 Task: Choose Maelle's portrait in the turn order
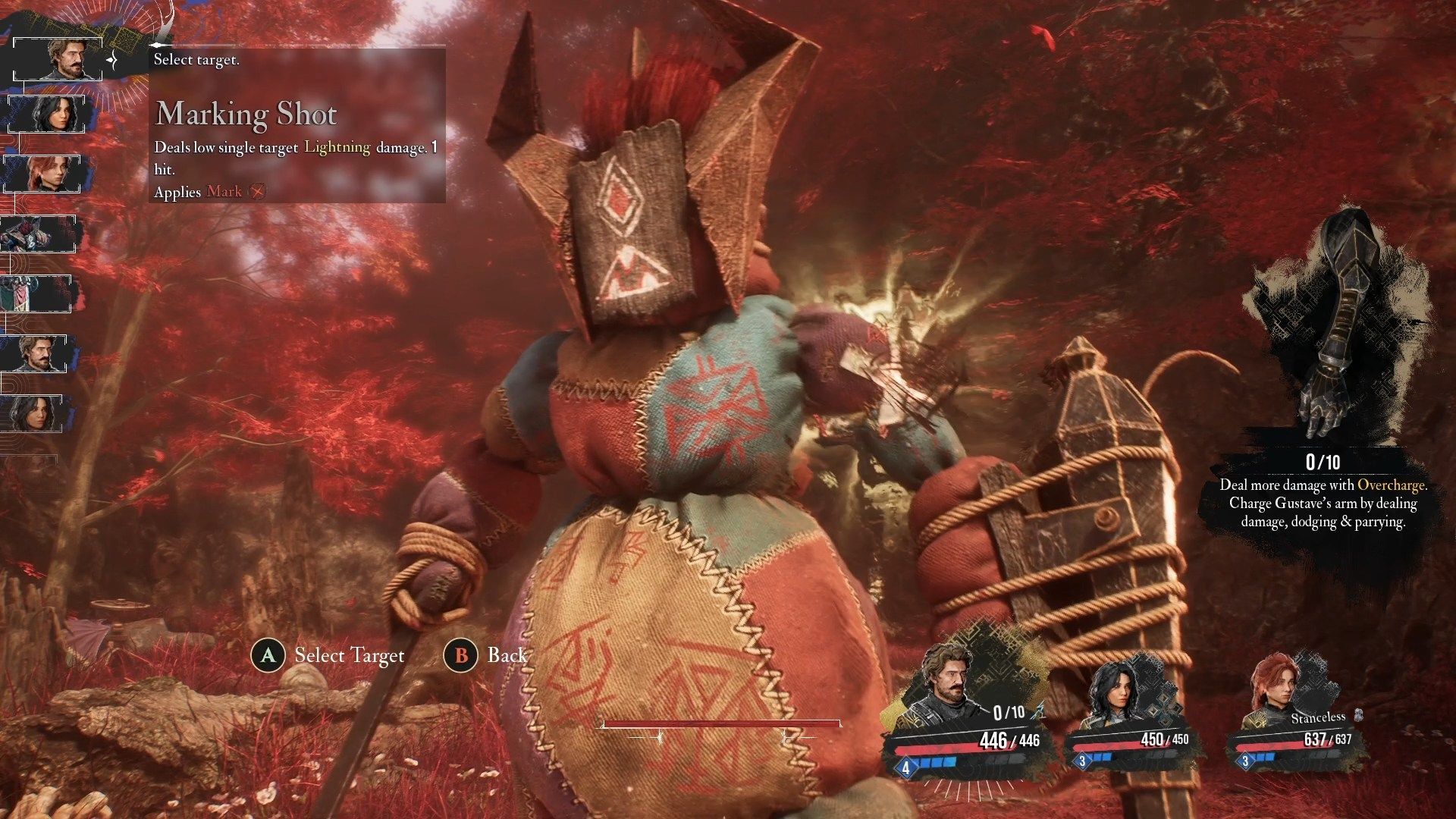(42, 173)
